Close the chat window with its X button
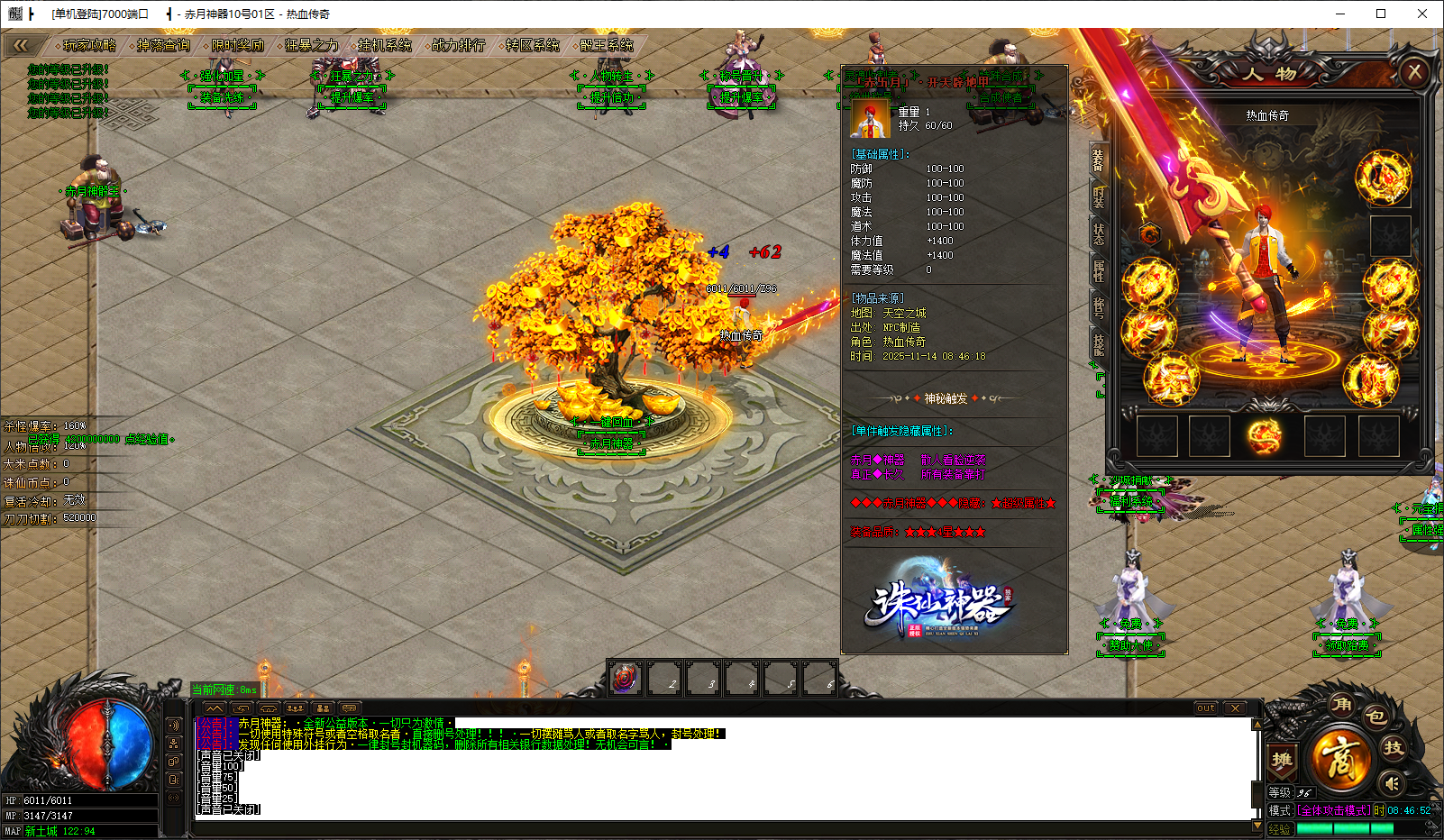1444x840 pixels. click(1235, 708)
